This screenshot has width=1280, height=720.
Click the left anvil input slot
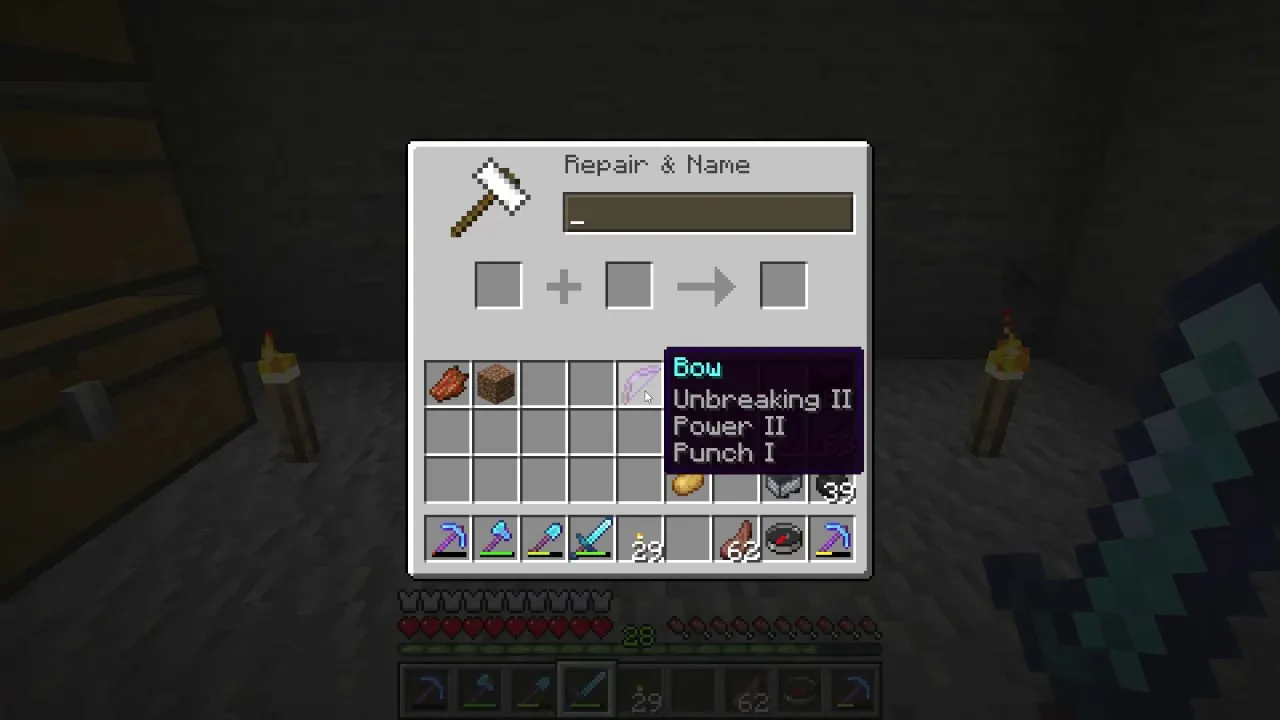point(498,285)
